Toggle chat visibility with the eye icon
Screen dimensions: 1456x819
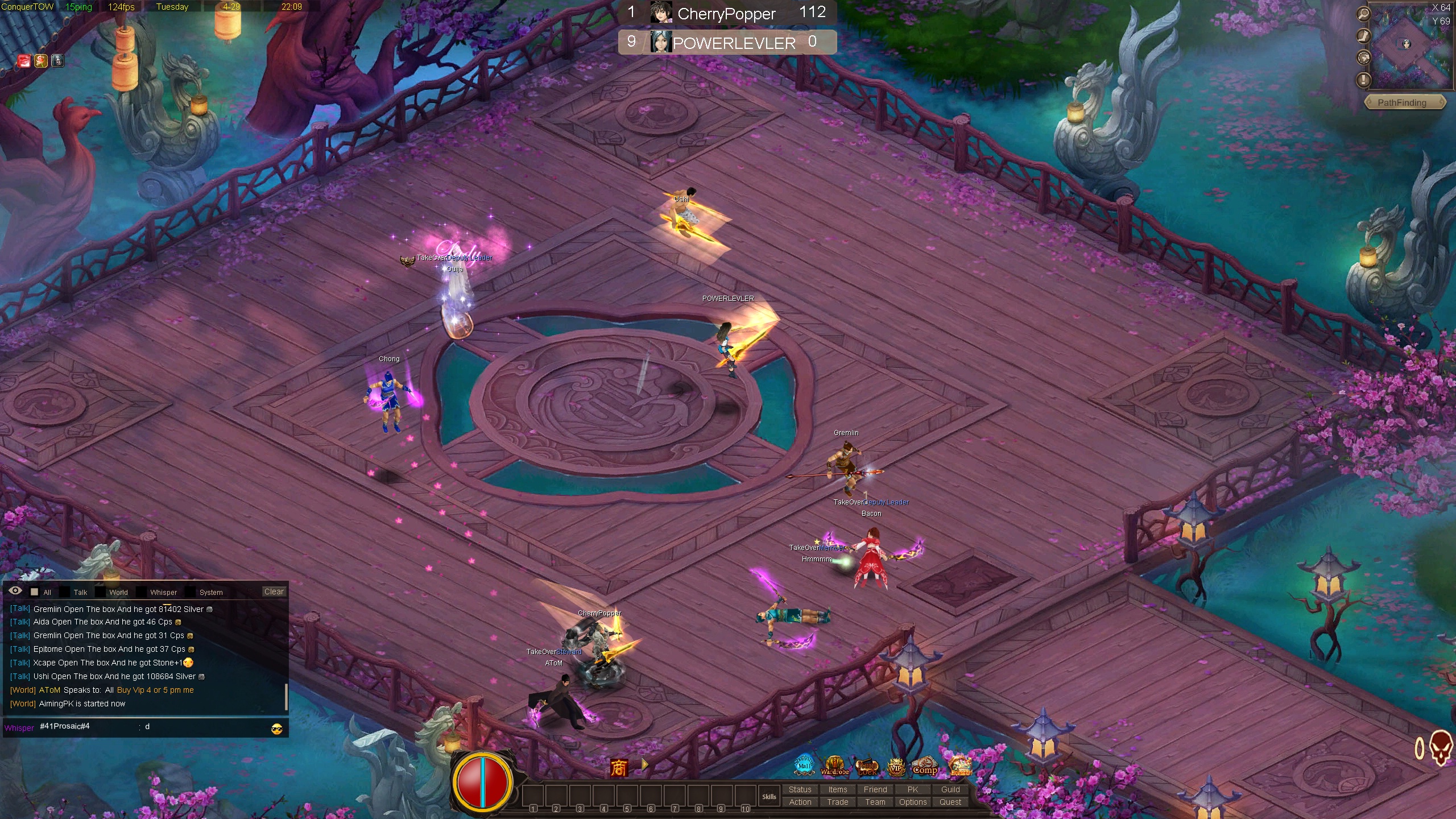coord(15,591)
